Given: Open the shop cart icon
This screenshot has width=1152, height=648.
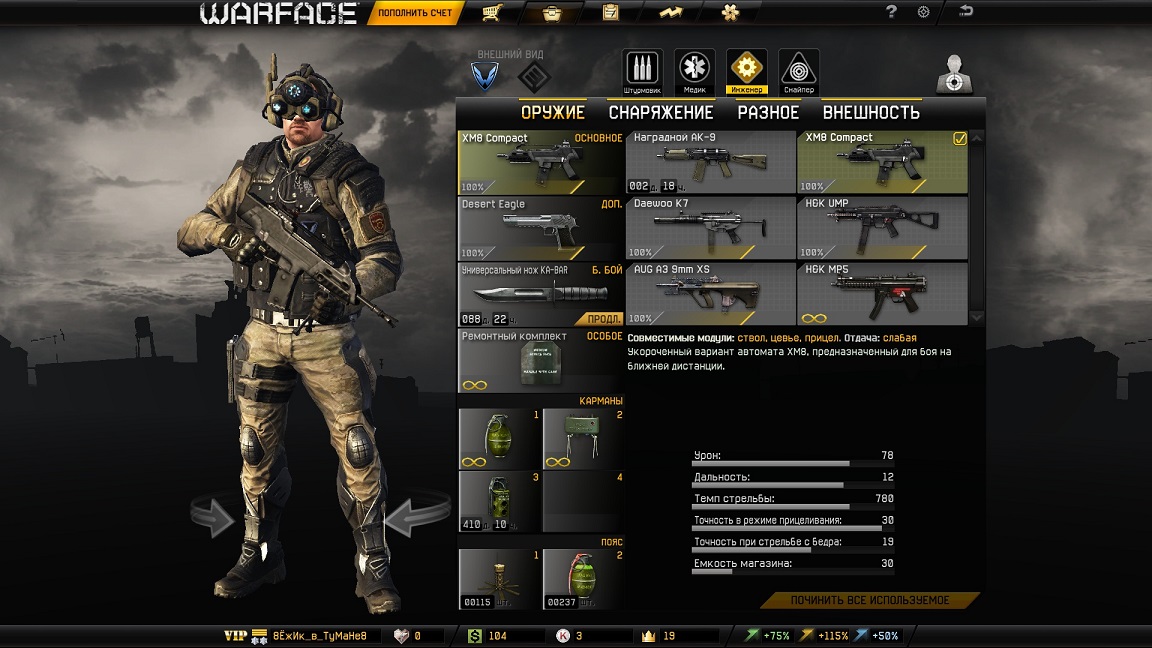Looking at the screenshot, I should pos(490,13).
